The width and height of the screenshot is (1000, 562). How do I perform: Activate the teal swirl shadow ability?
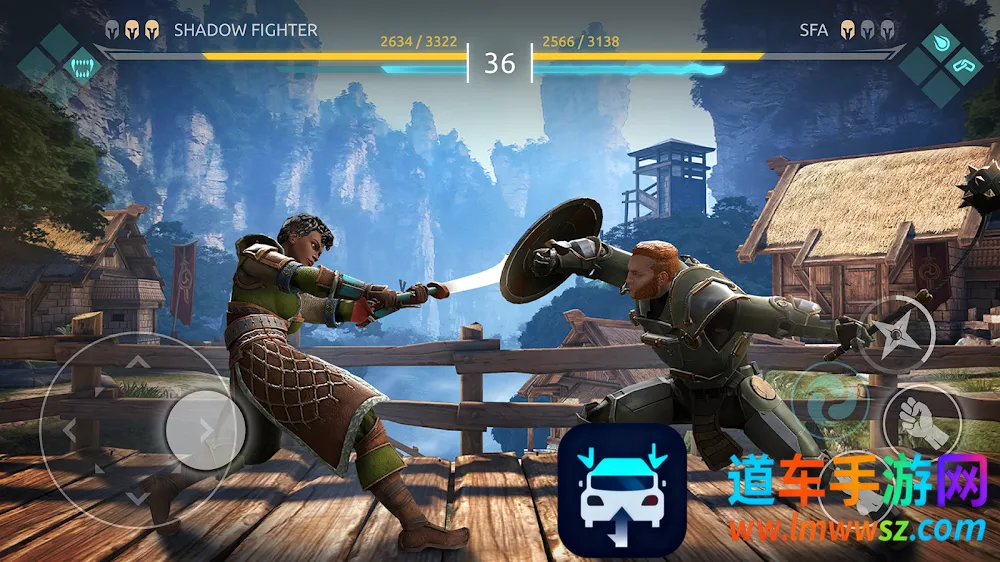831,402
